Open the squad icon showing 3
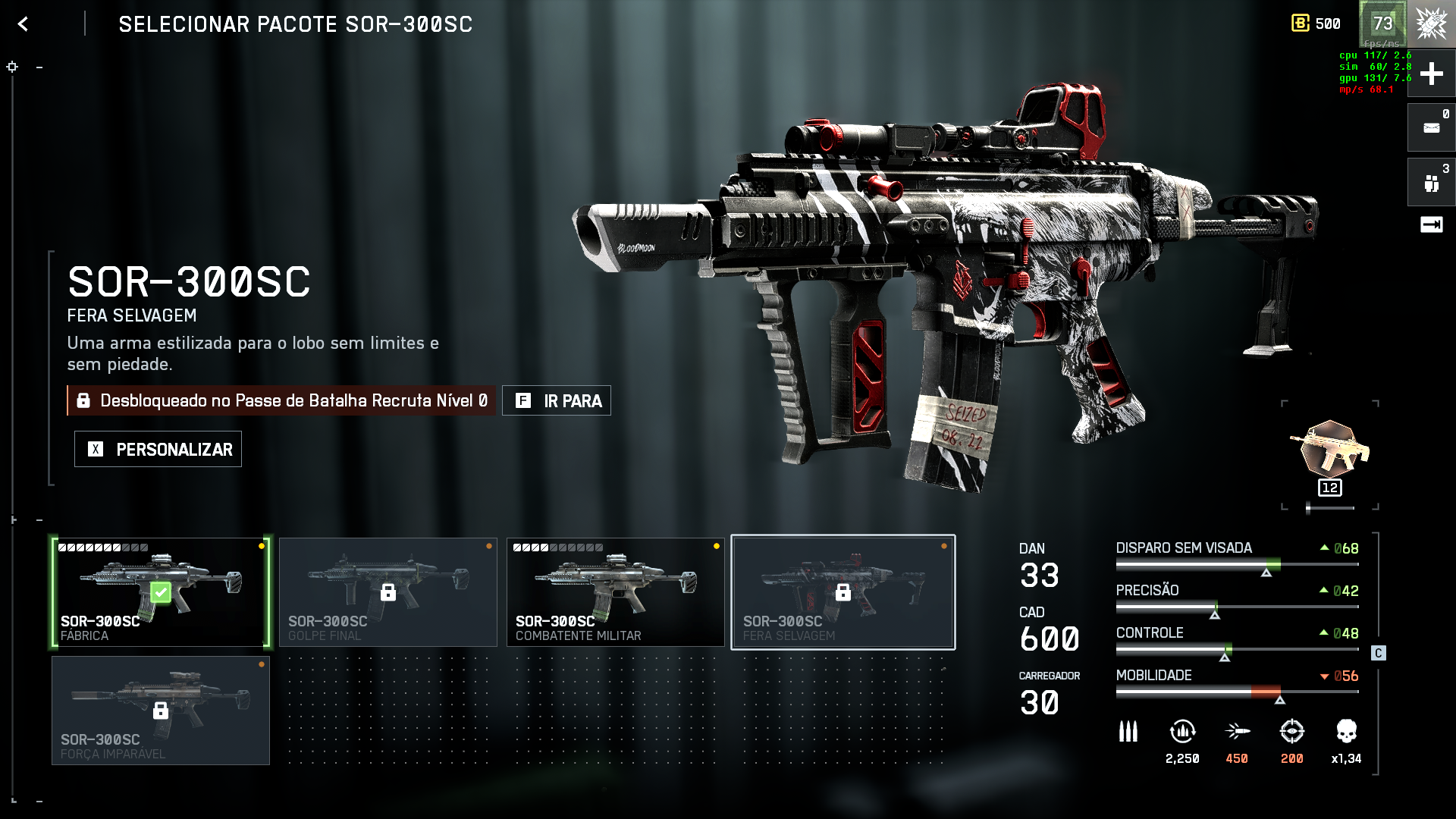Image resolution: width=1456 pixels, height=819 pixels. (1431, 182)
